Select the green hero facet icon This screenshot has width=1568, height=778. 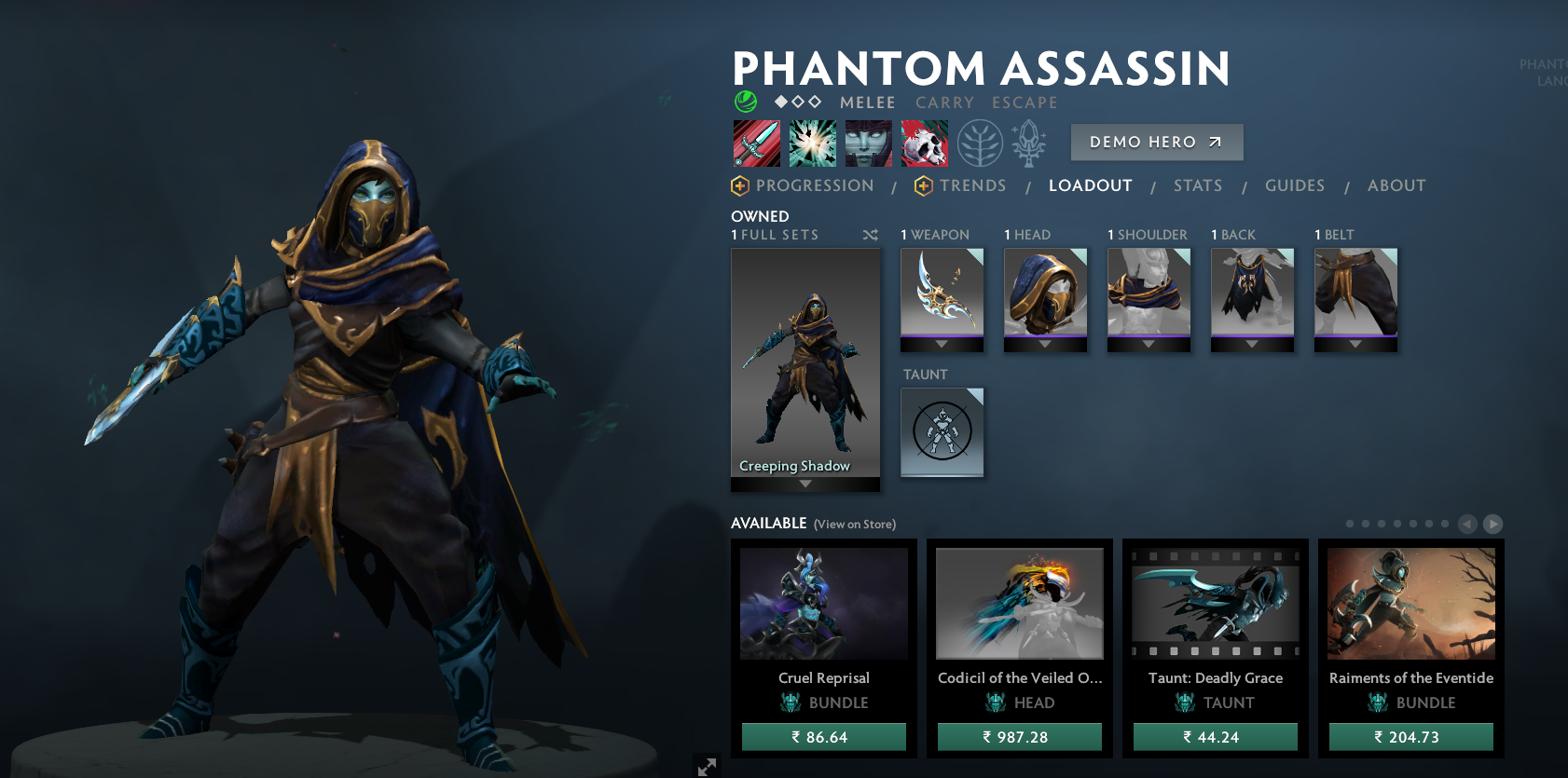click(743, 101)
